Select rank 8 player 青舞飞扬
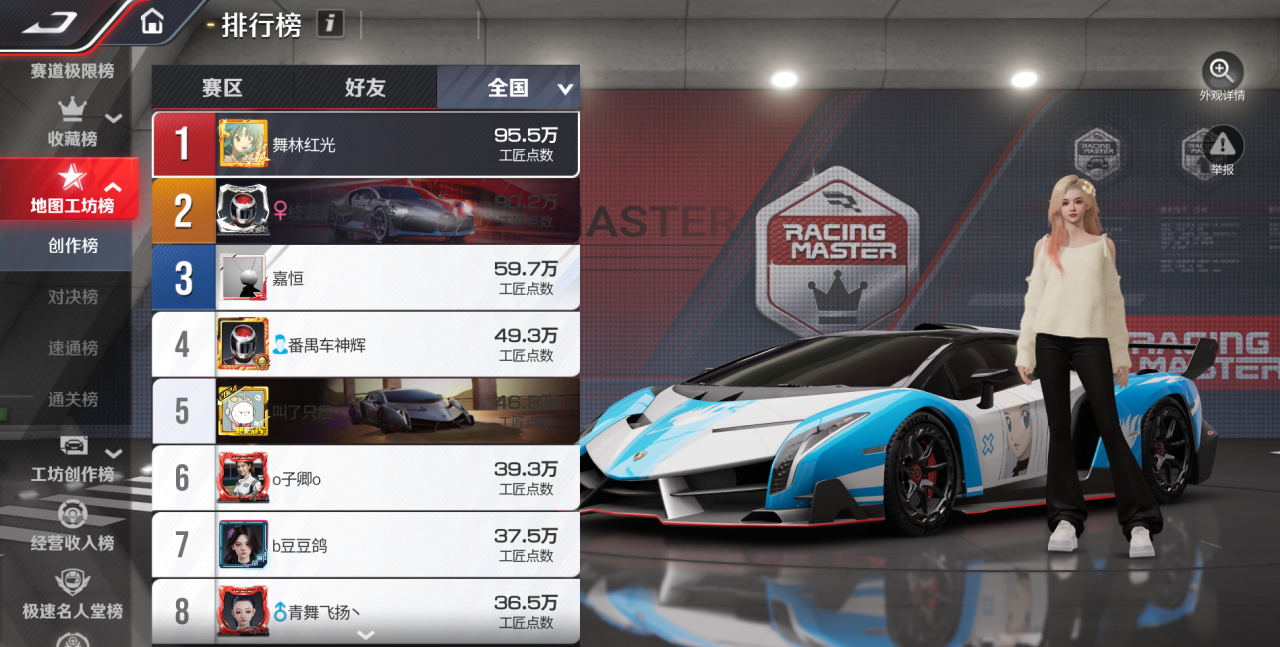This screenshot has height=647, width=1280. (366, 610)
